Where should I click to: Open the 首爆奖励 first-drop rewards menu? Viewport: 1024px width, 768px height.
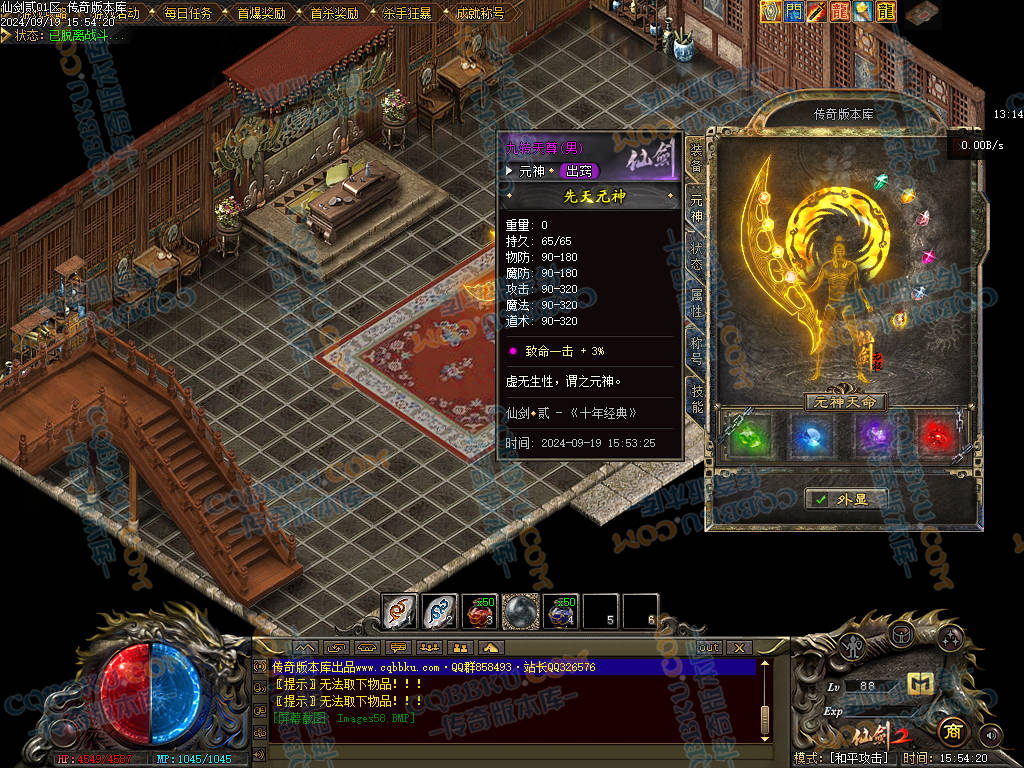click(261, 14)
